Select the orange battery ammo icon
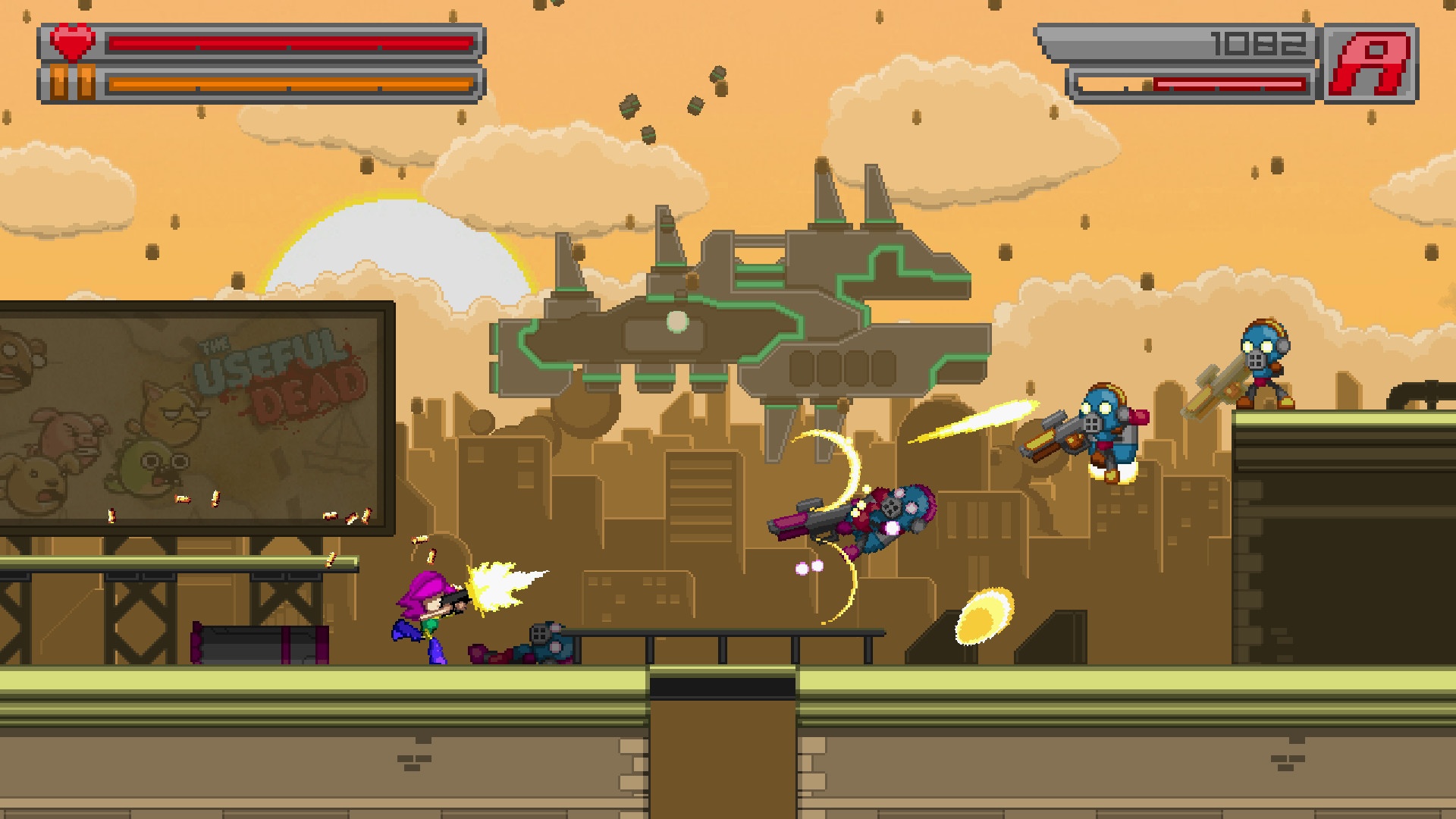The height and width of the screenshot is (819, 1456). point(71,80)
